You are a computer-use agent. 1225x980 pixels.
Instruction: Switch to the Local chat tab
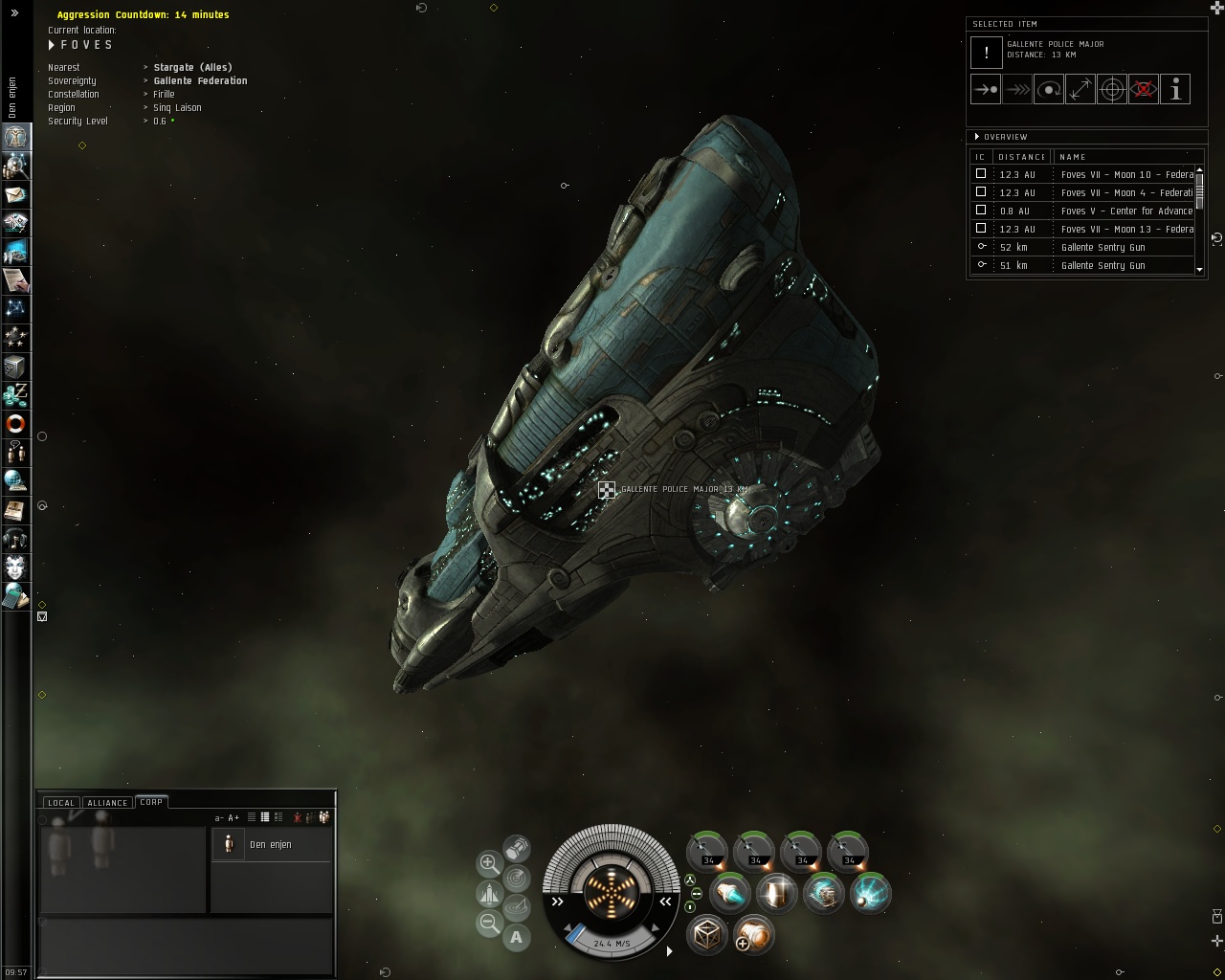pos(60,802)
